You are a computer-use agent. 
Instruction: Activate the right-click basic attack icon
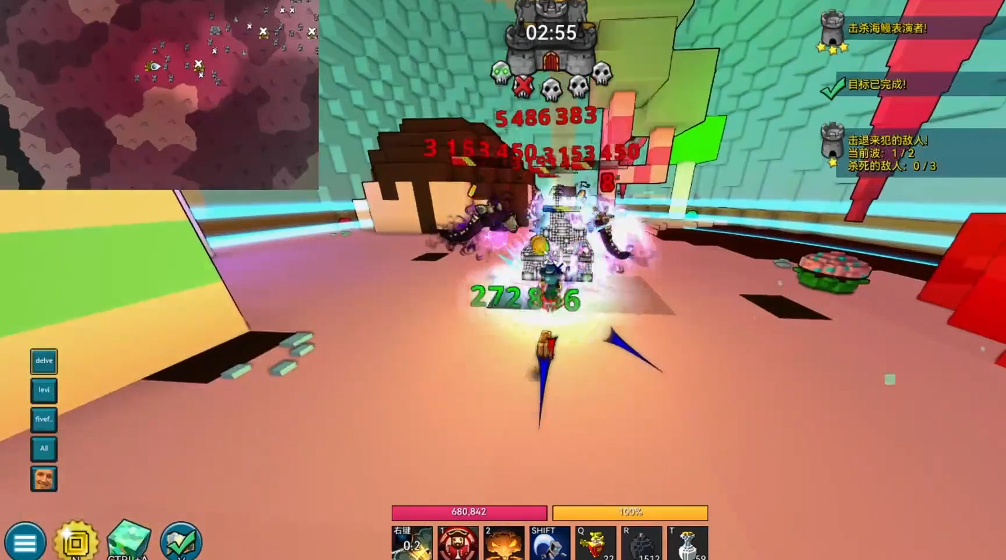[412, 544]
